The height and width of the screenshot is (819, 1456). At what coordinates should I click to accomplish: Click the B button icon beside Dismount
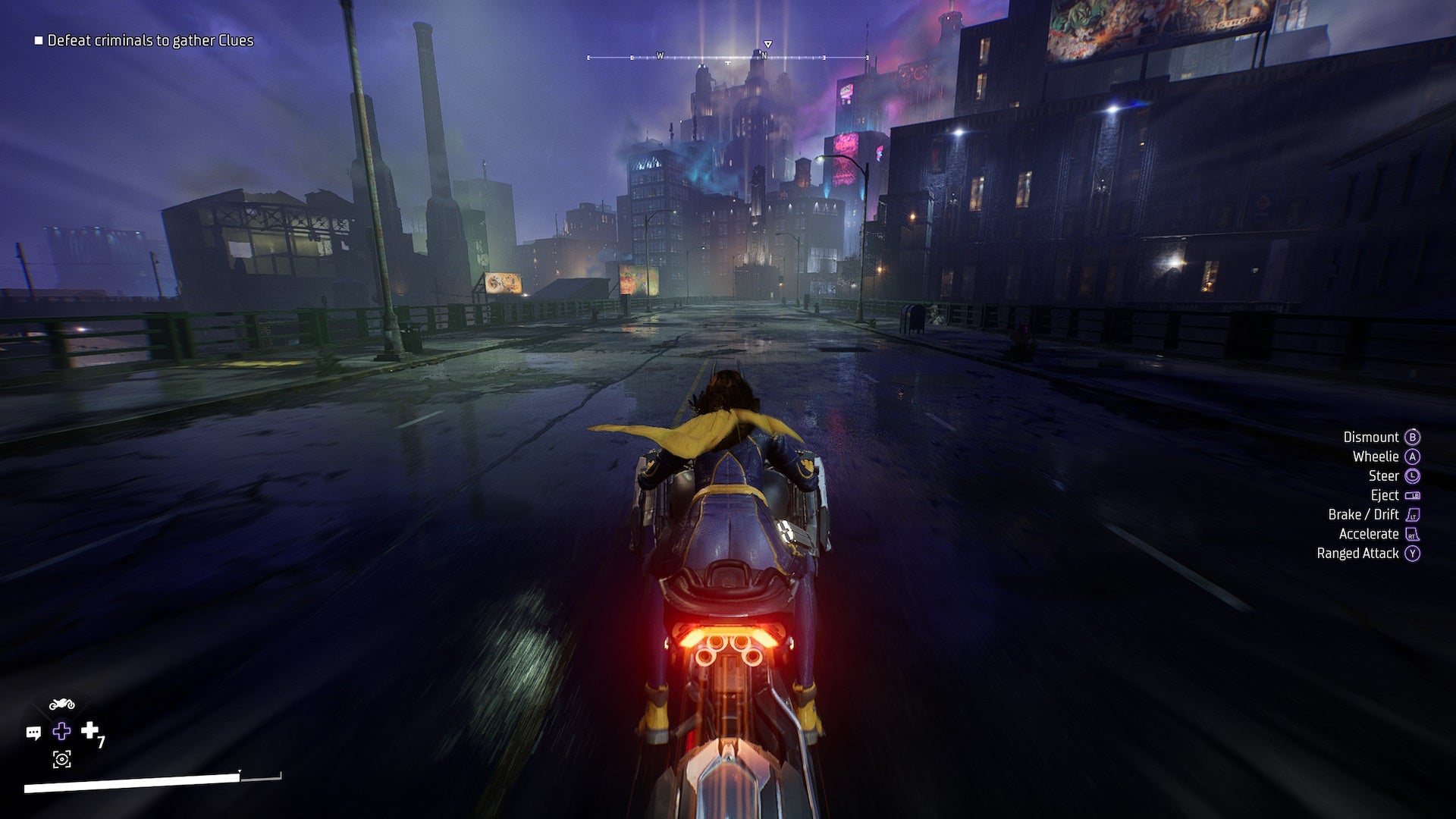click(1413, 438)
